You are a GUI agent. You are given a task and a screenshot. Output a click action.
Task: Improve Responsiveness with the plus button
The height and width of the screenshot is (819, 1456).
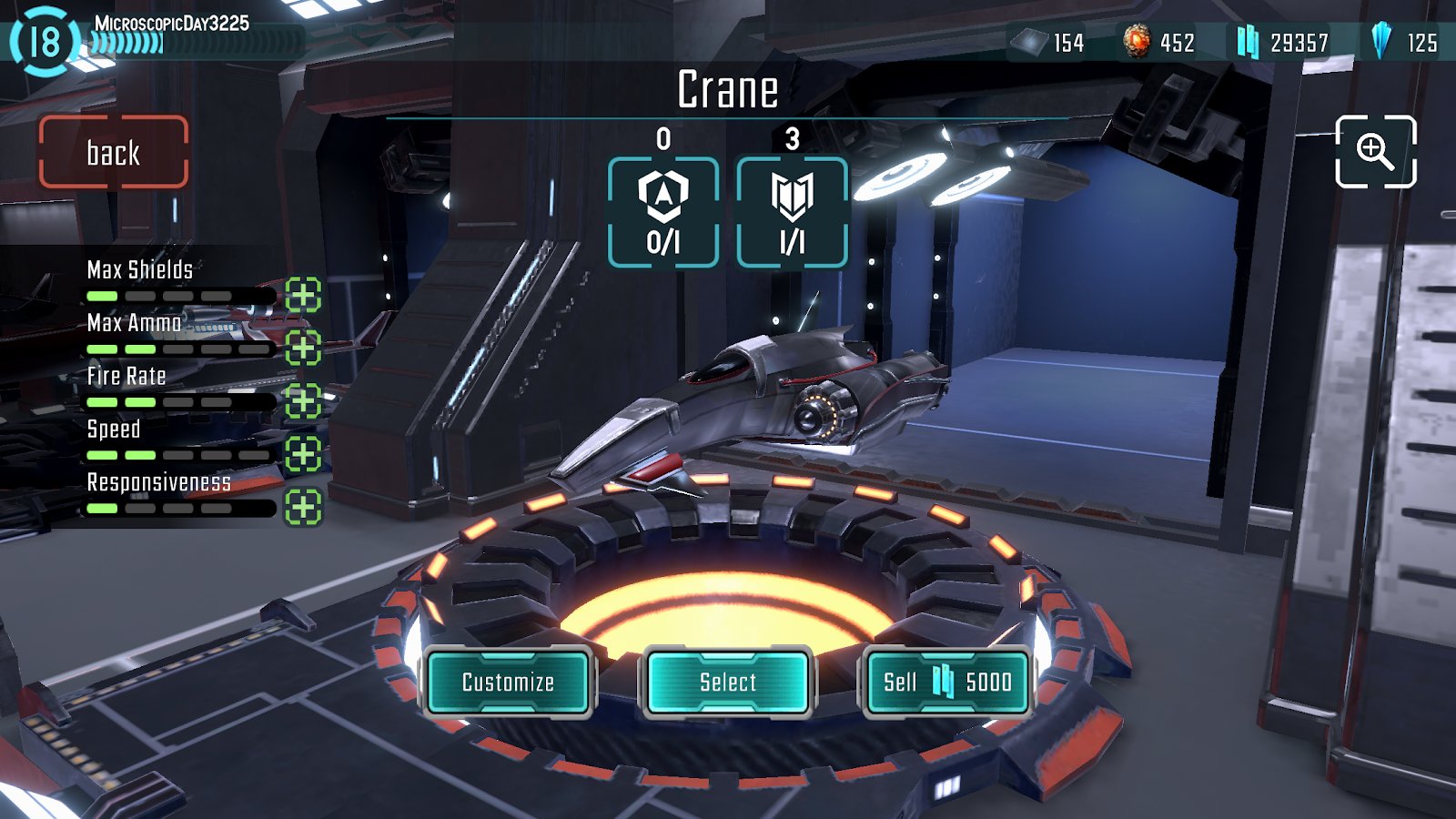(303, 507)
